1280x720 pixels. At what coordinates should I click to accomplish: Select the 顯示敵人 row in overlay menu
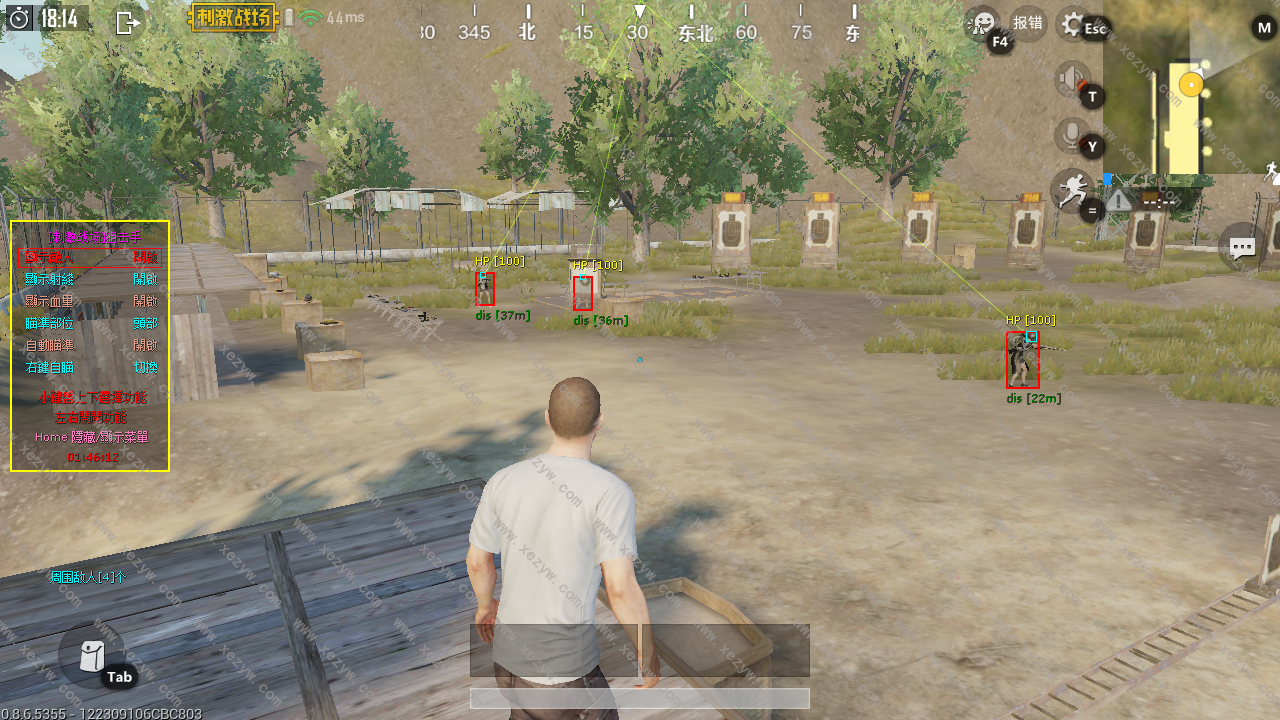click(x=90, y=257)
